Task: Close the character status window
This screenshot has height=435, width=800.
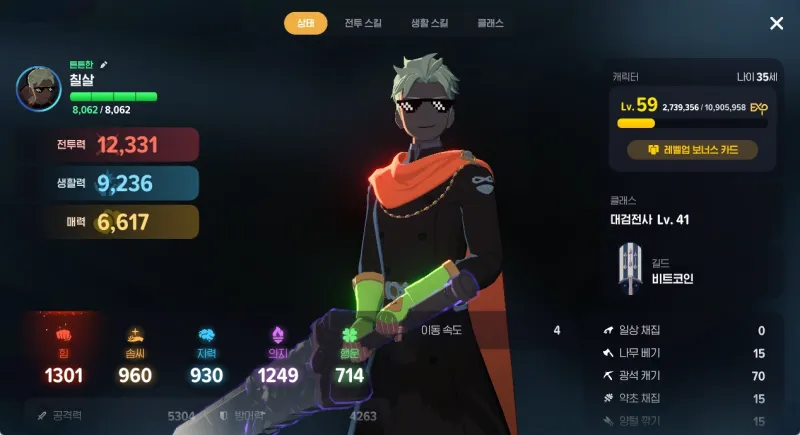Action: (776, 23)
